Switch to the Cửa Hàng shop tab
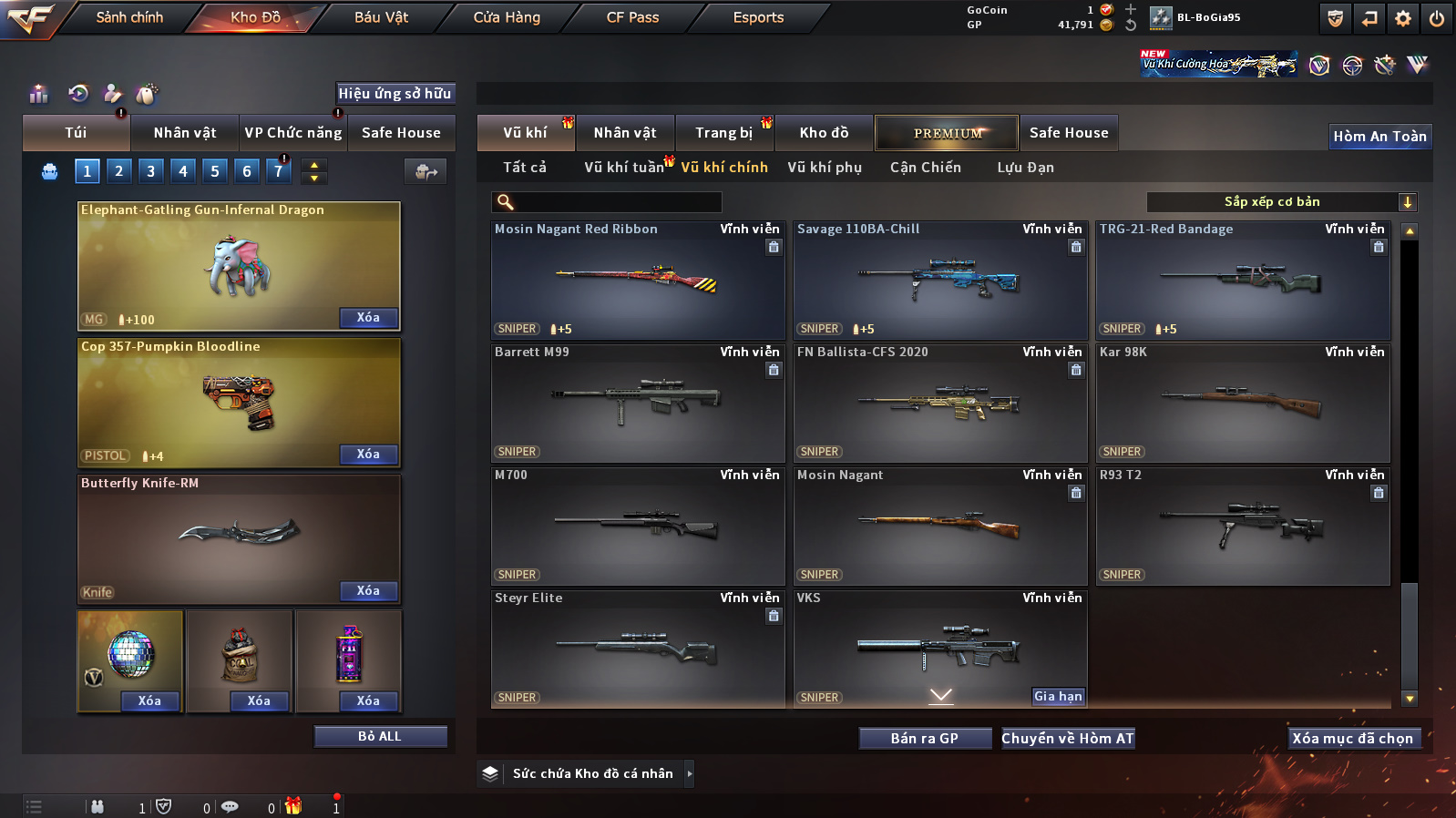 (507, 17)
